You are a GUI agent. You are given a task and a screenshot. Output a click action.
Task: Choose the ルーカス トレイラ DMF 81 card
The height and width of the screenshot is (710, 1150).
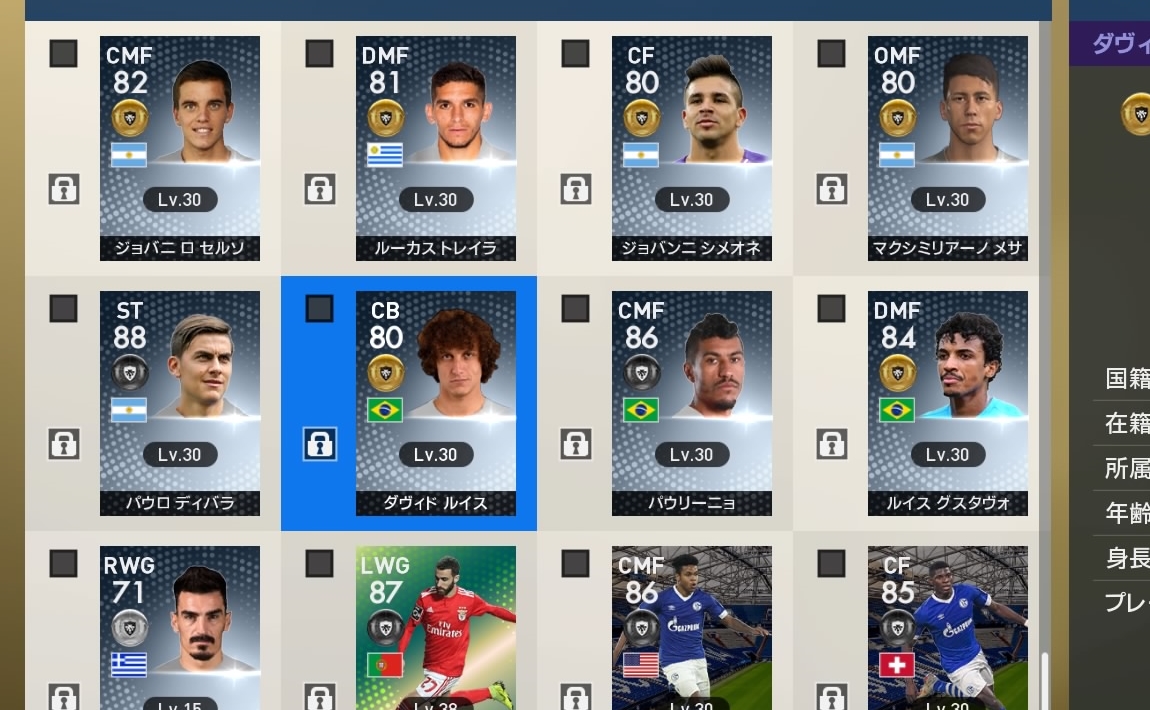point(436,148)
